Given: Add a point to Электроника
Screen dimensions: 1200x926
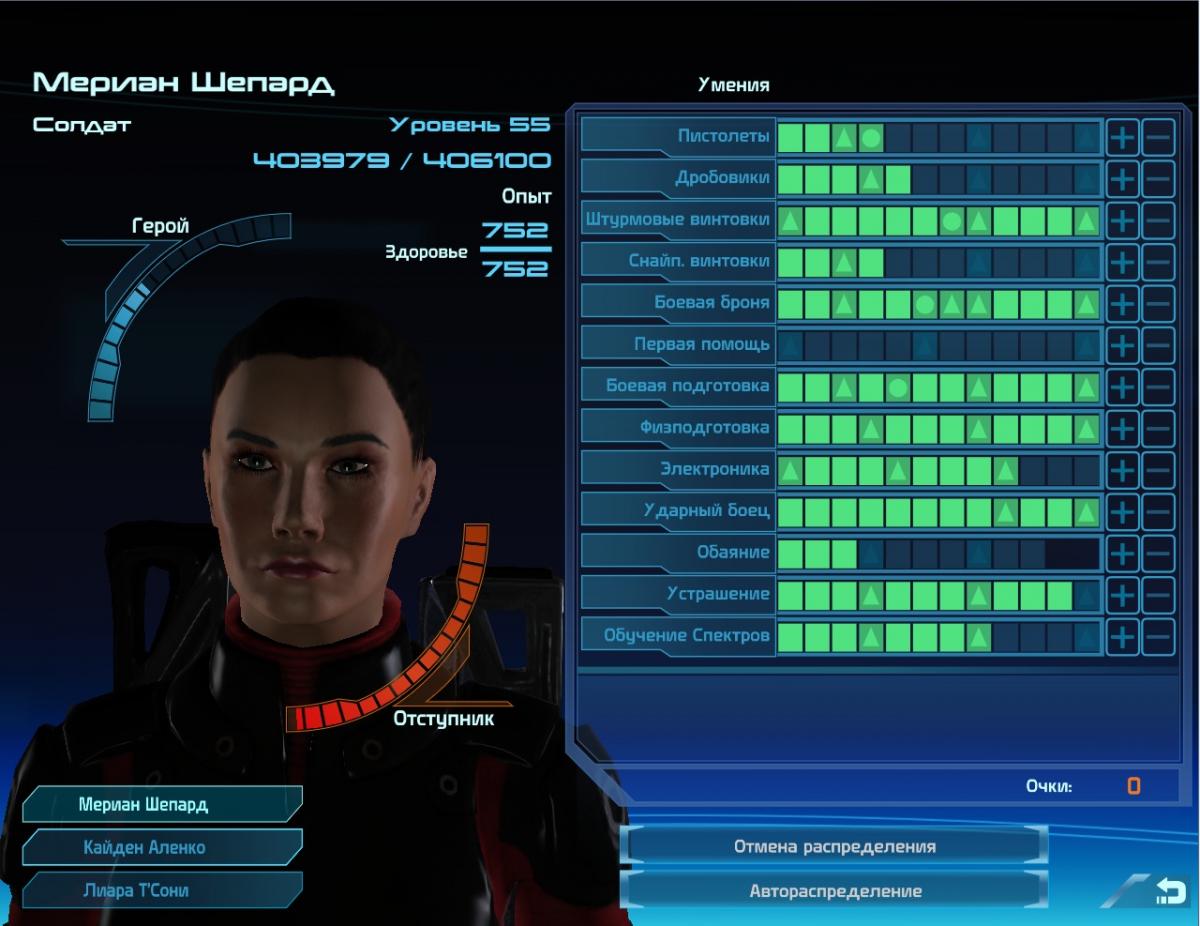Looking at the screenshot, I should (x=1122, y=469).
